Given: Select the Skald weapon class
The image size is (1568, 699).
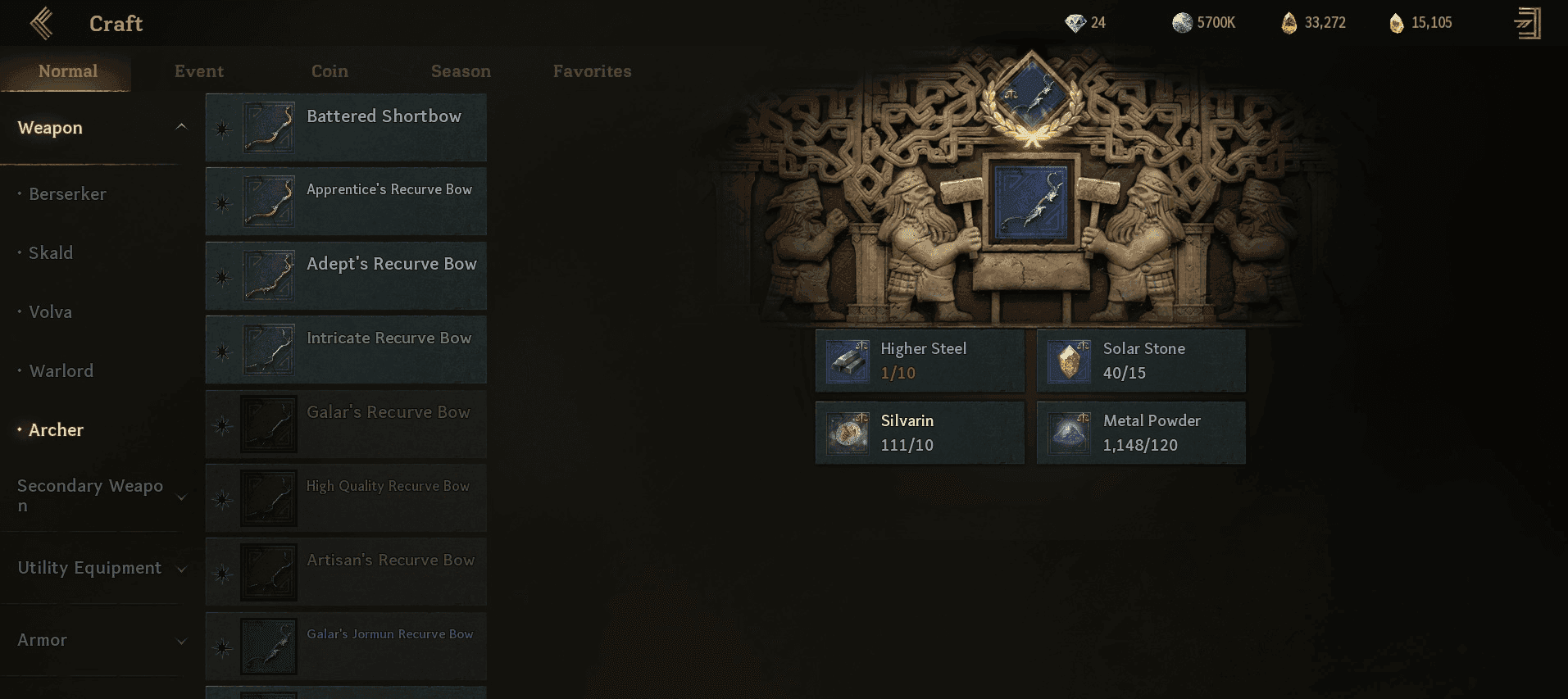Looking at the screenshot, I should 51,253.
